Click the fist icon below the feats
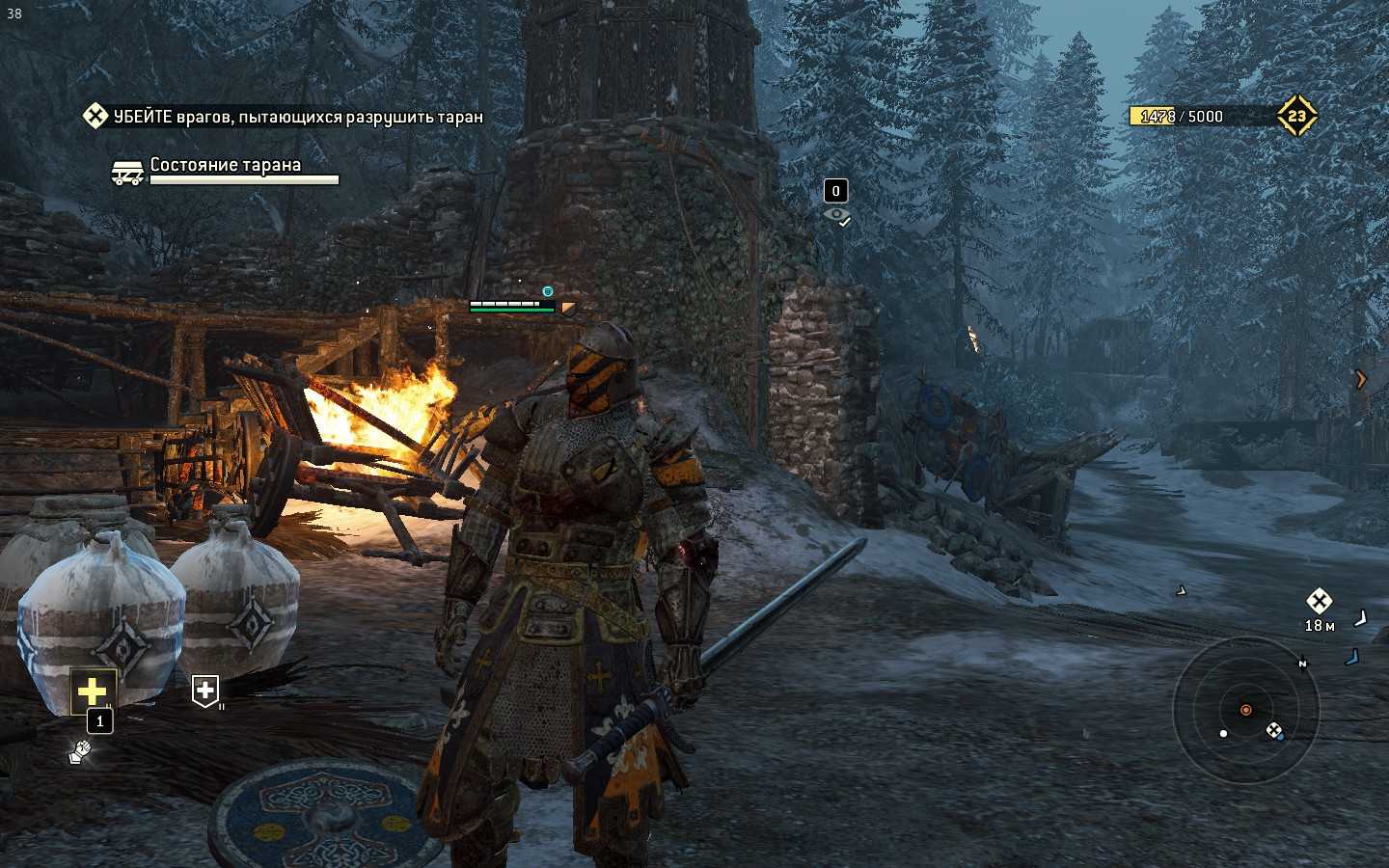 80,750
